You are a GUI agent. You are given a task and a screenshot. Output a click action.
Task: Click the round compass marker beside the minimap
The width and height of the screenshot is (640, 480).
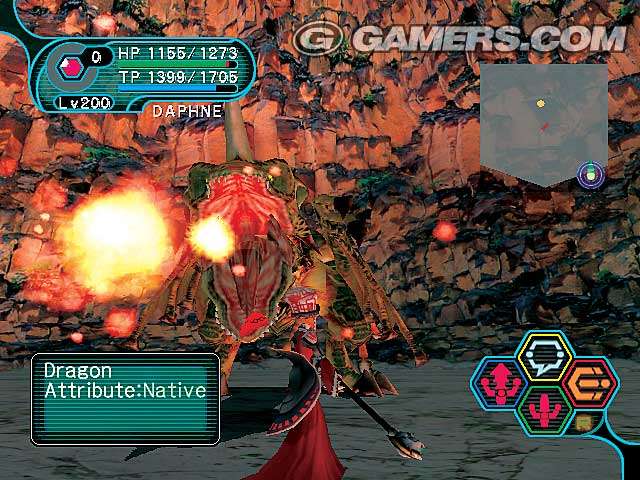point(592,175)
